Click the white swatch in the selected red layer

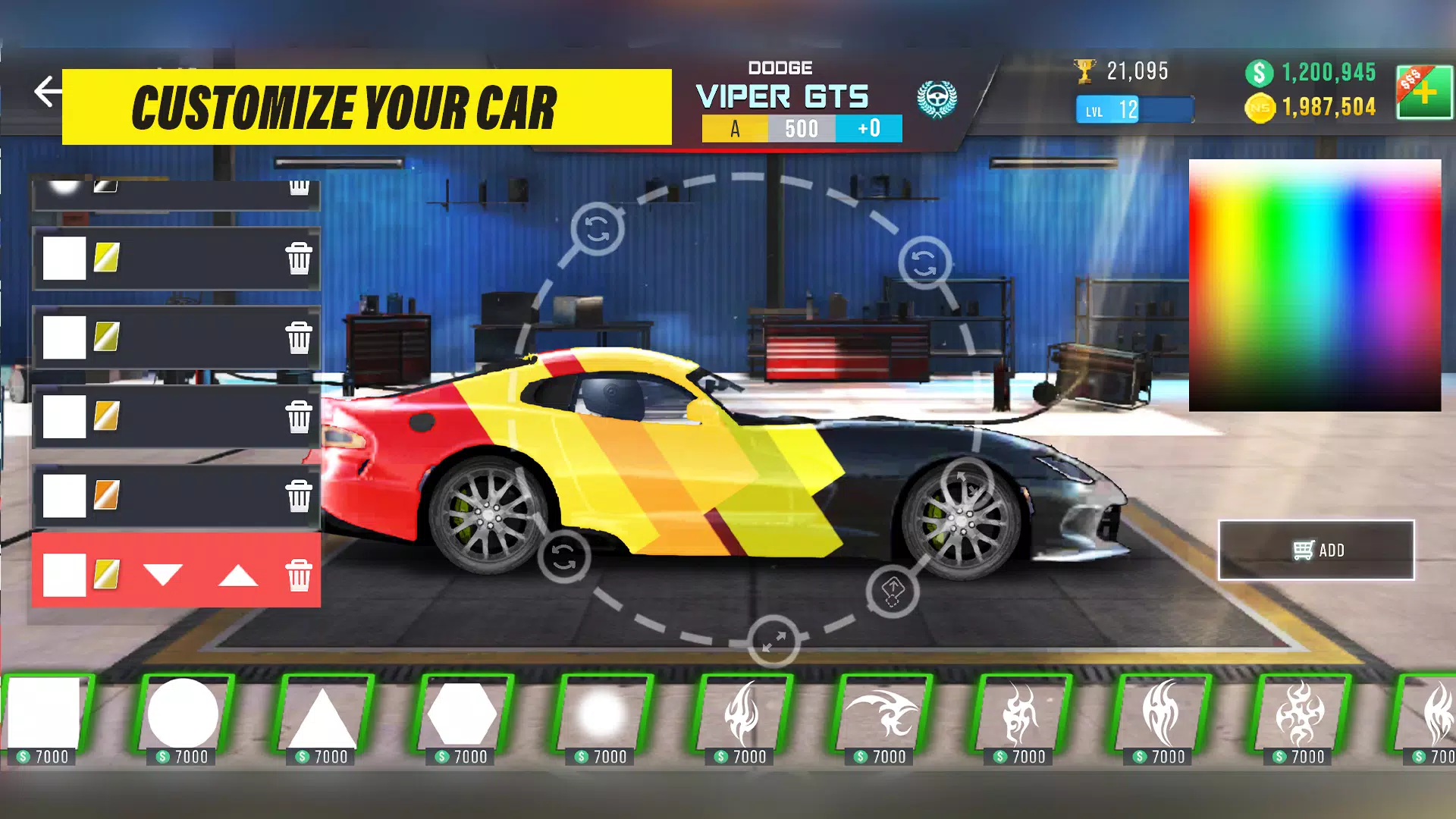click(x=63, y=575)
